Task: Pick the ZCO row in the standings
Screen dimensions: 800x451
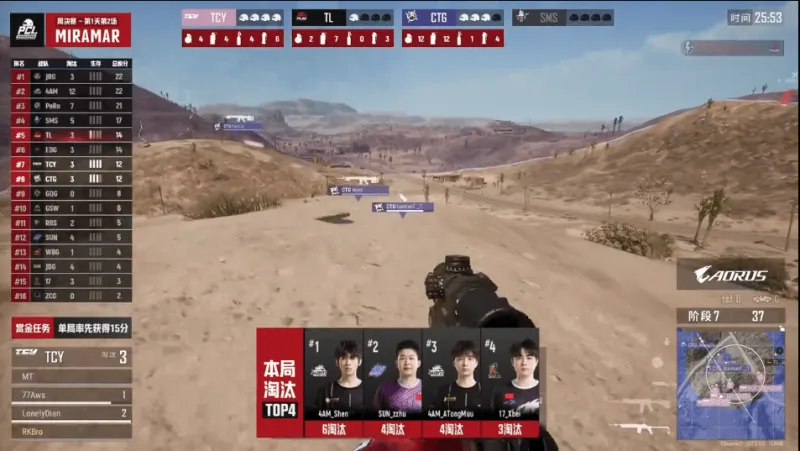Action: point(70,296)
